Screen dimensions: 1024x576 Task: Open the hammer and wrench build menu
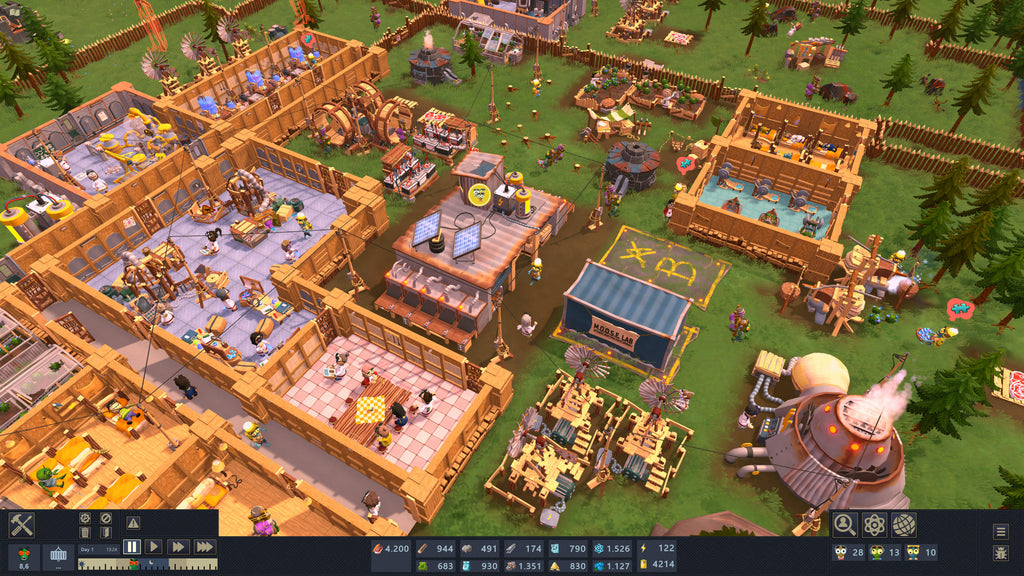22,525
